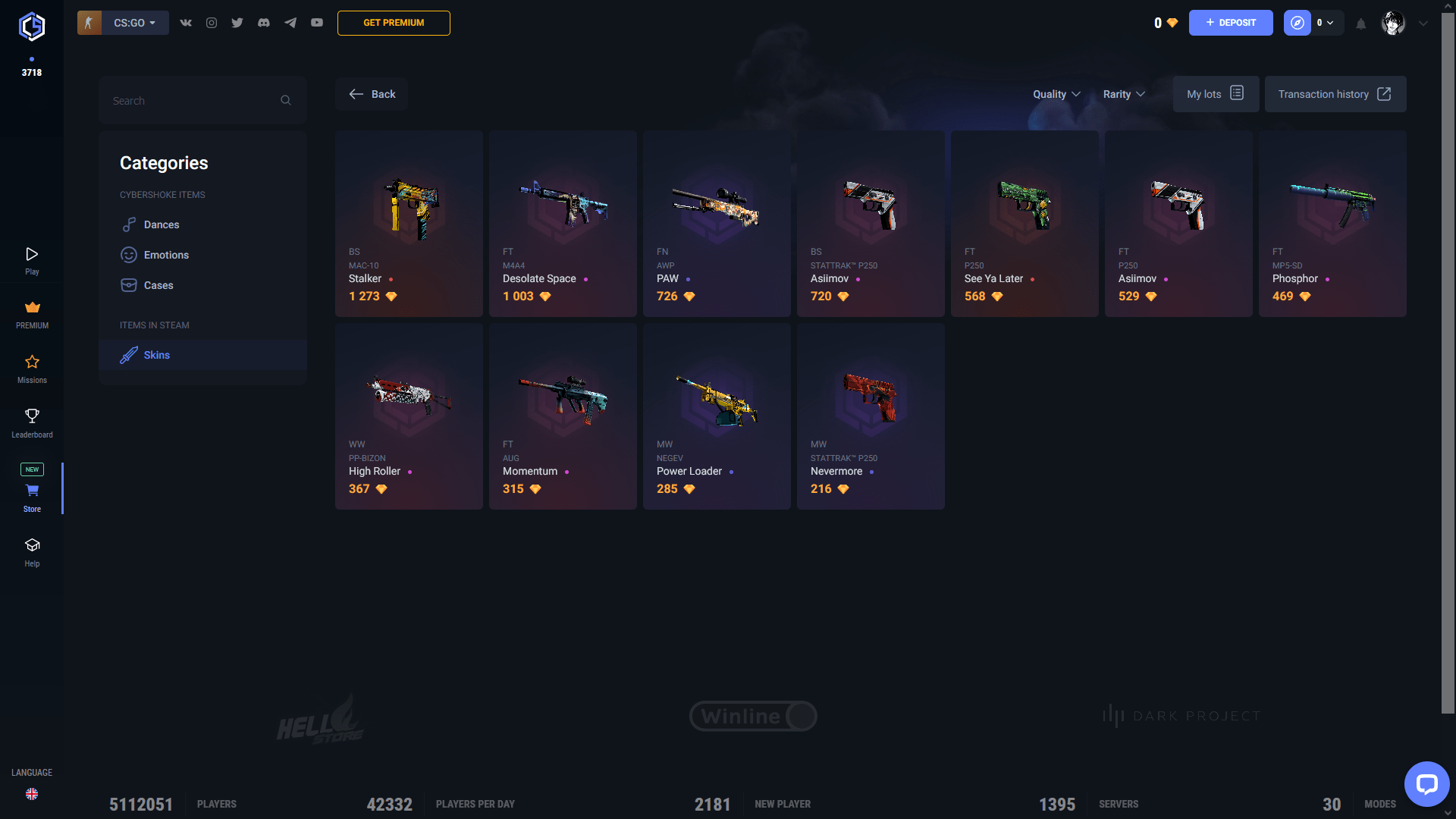Open Transaction history
Viewport: 1456px width, 819px height.
(x=1334, y=94)
